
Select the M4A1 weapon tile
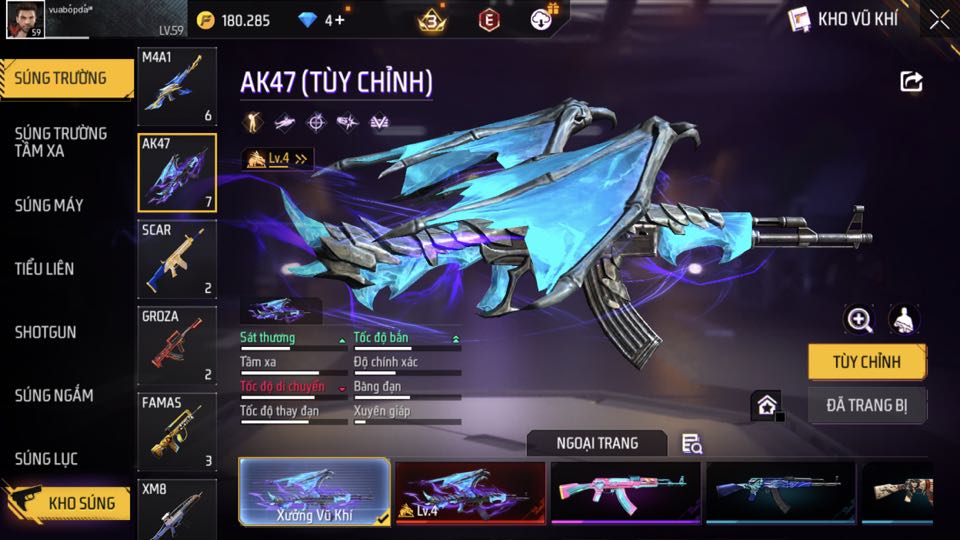click(x=176, y=87)
